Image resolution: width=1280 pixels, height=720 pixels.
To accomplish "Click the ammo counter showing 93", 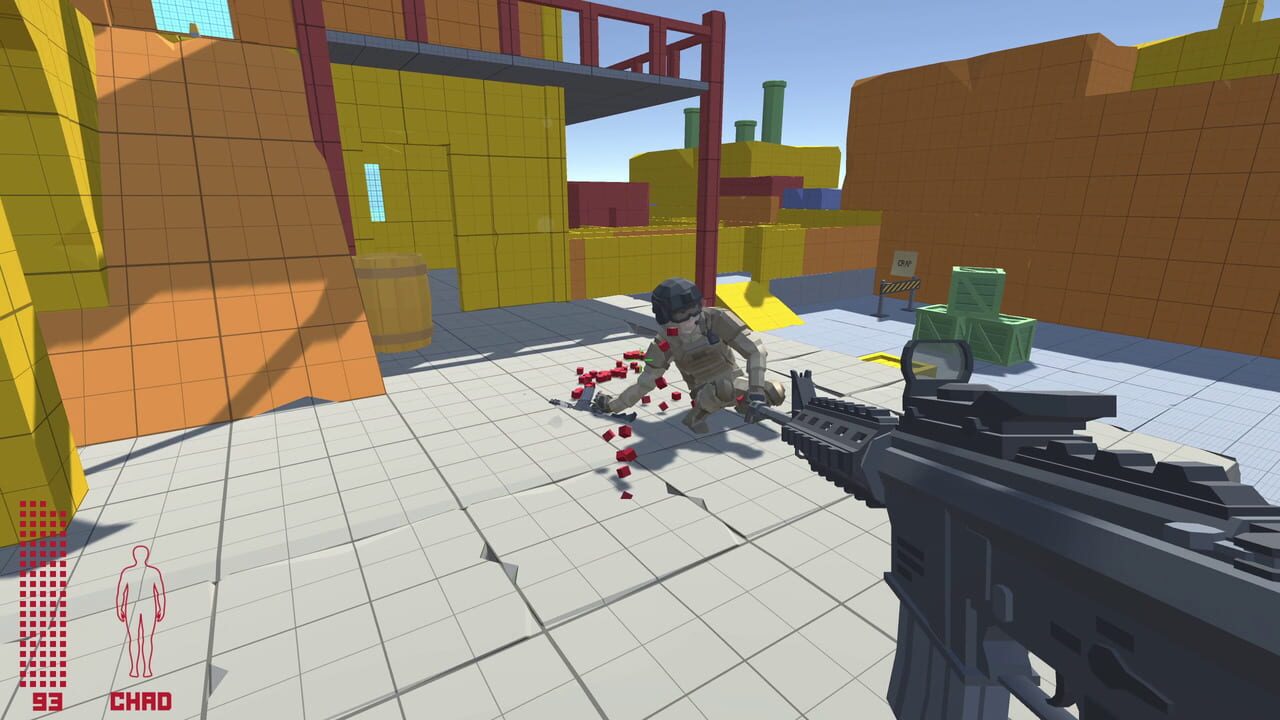I will click(x=47, y=701).
